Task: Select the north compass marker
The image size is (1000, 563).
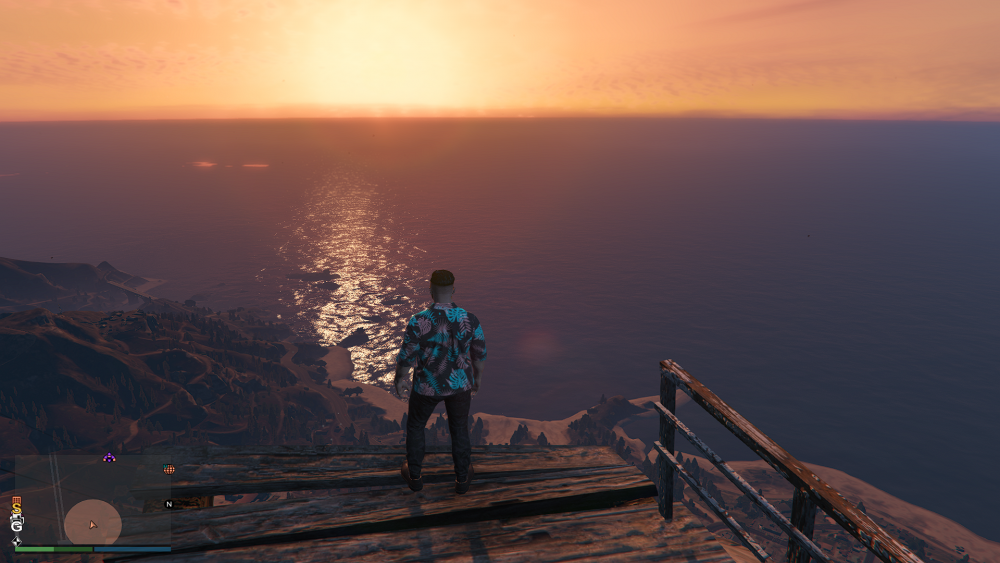Action: [169, 504]
